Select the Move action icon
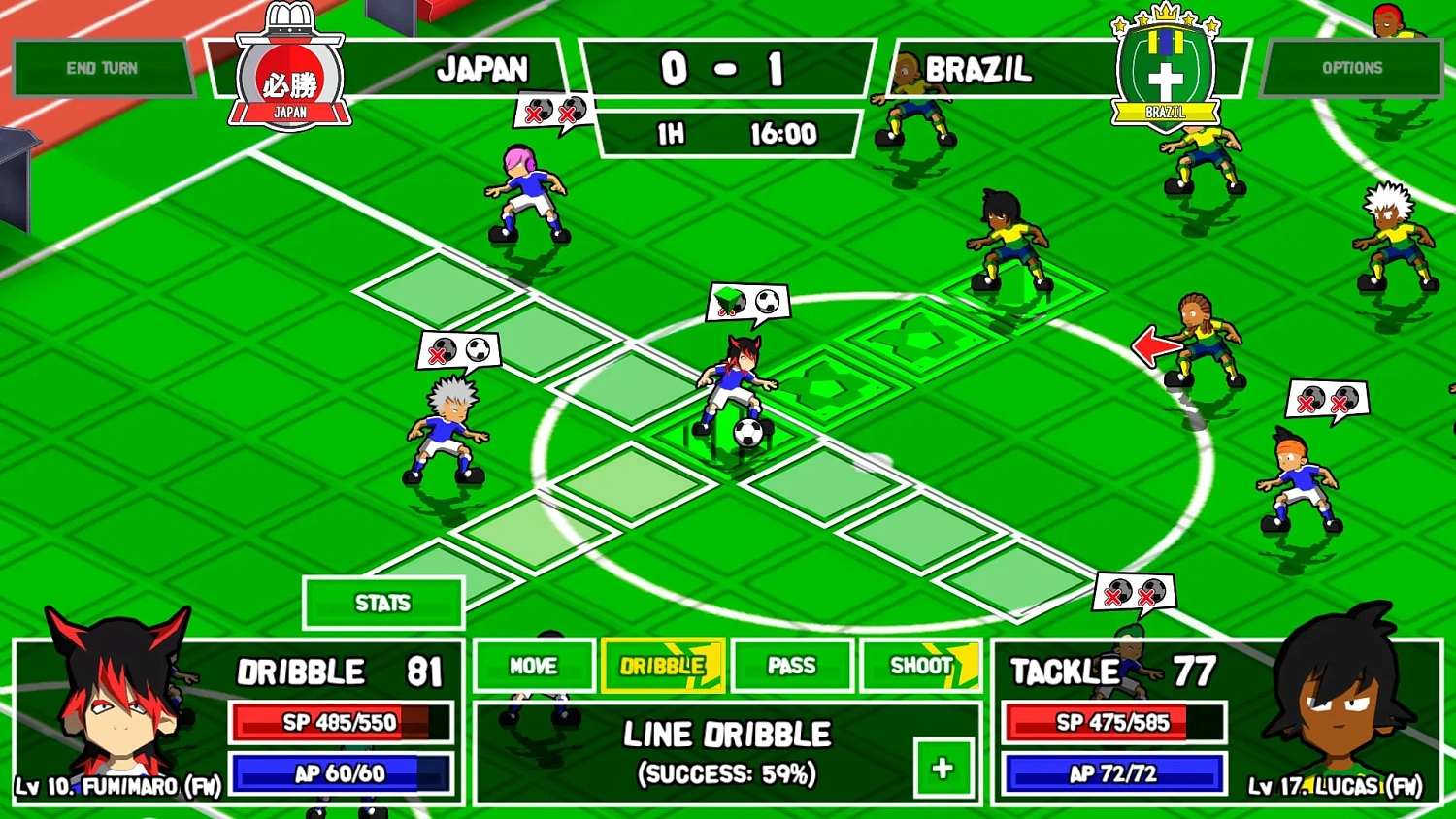The image size is (1456, 819). point(534,667)
